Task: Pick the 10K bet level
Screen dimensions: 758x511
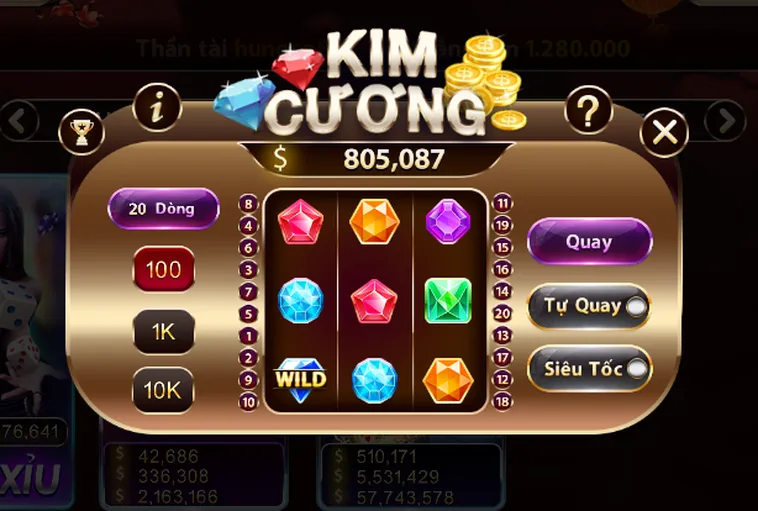Action: pos(163,390)
